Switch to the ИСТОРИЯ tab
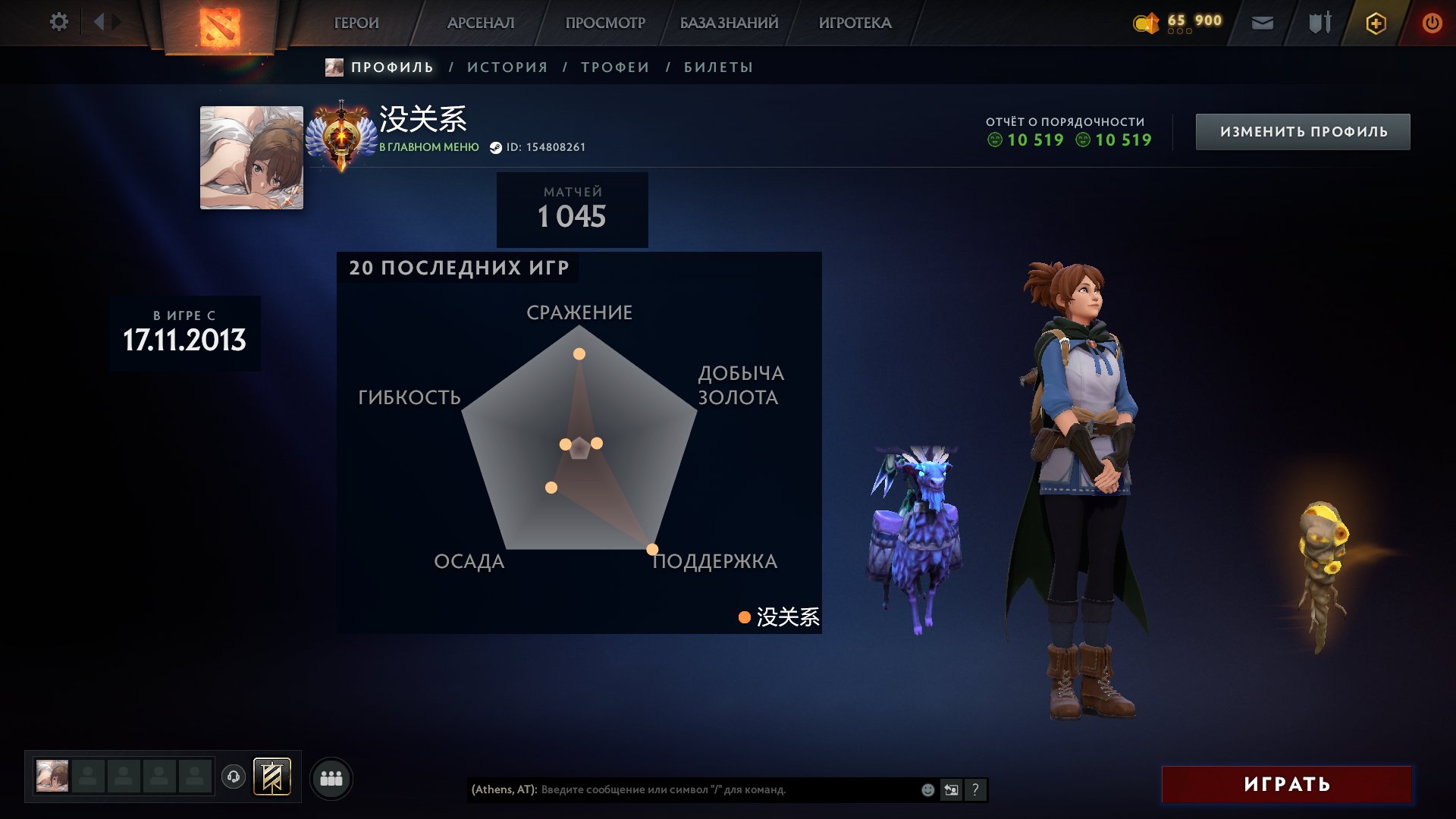 507,67
